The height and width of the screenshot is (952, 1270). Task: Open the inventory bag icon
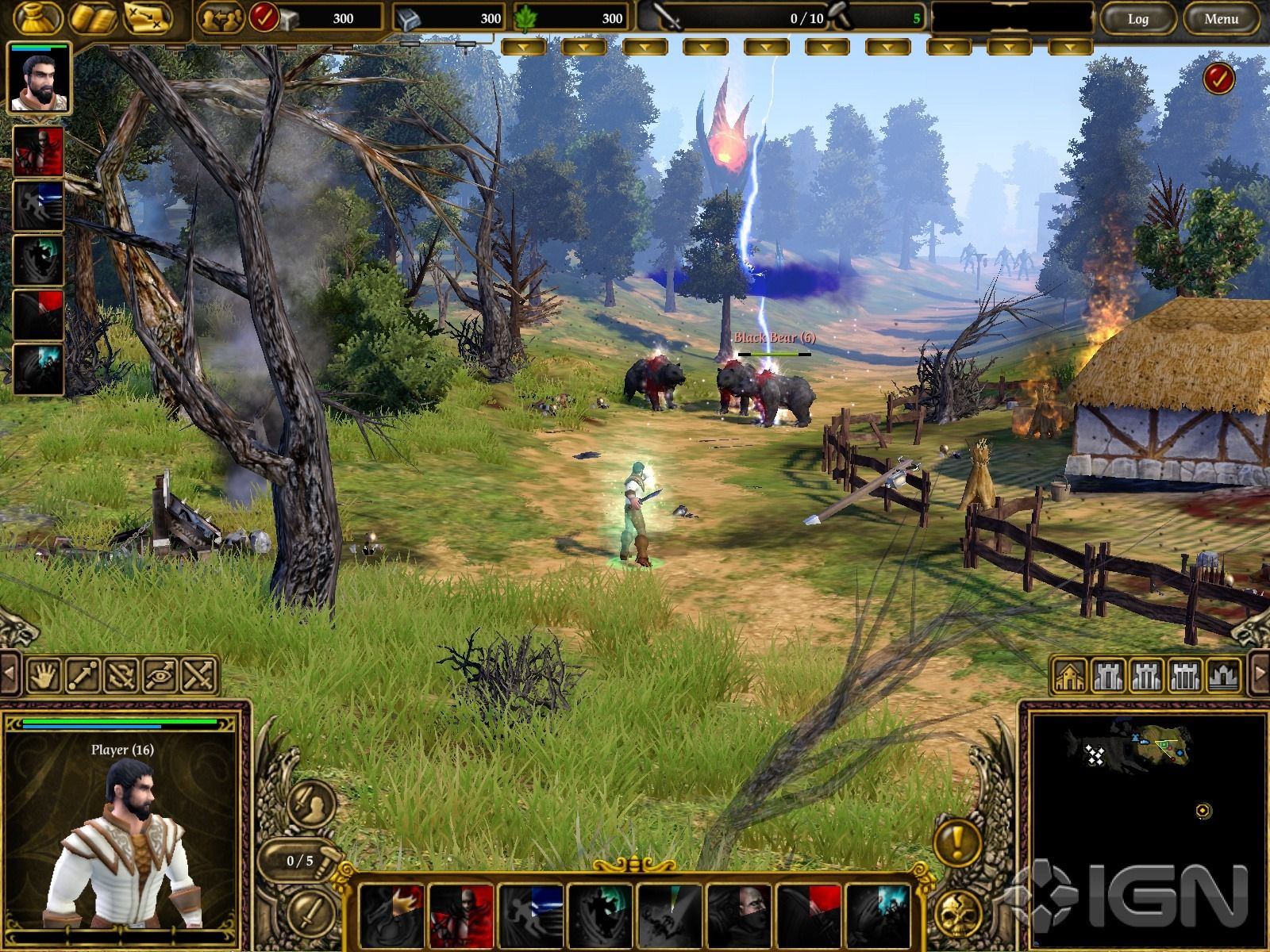37,17
